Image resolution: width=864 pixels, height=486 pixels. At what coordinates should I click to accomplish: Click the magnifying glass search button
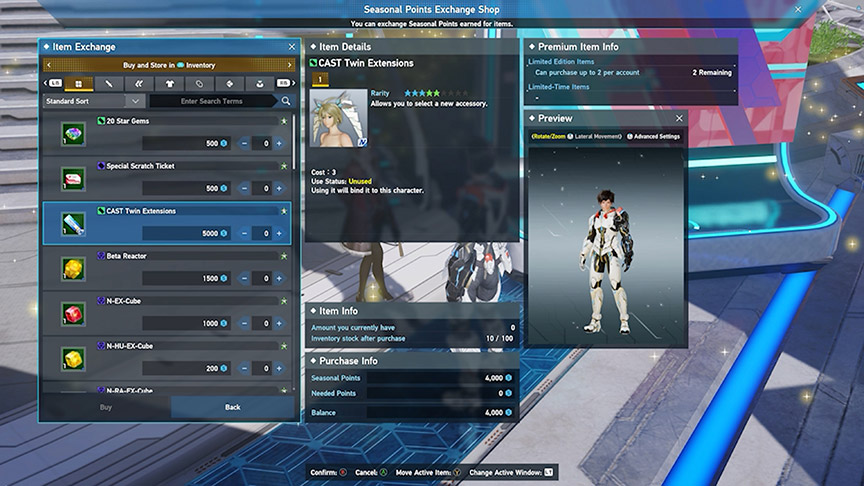tap(286, 101)
